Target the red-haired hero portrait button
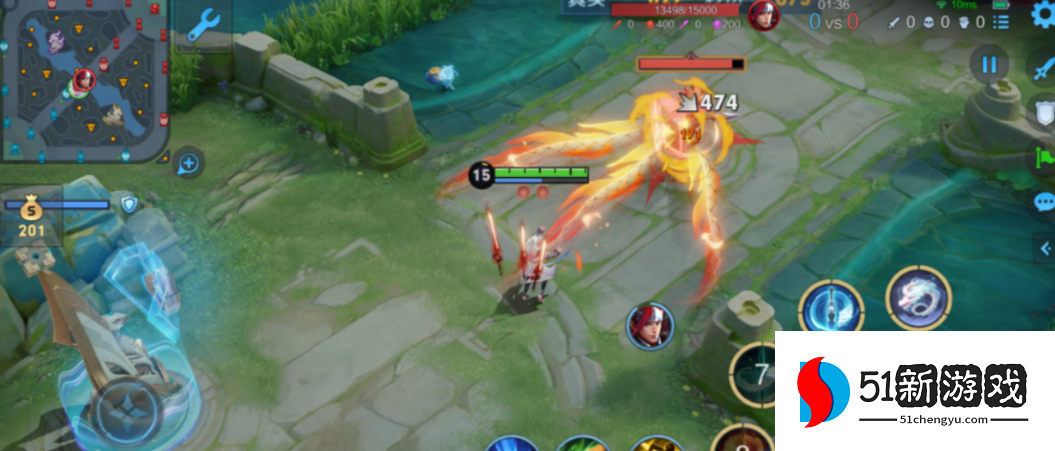Image resolution: width=1055 pixels, height=451 pixels. tap(650, 326)
